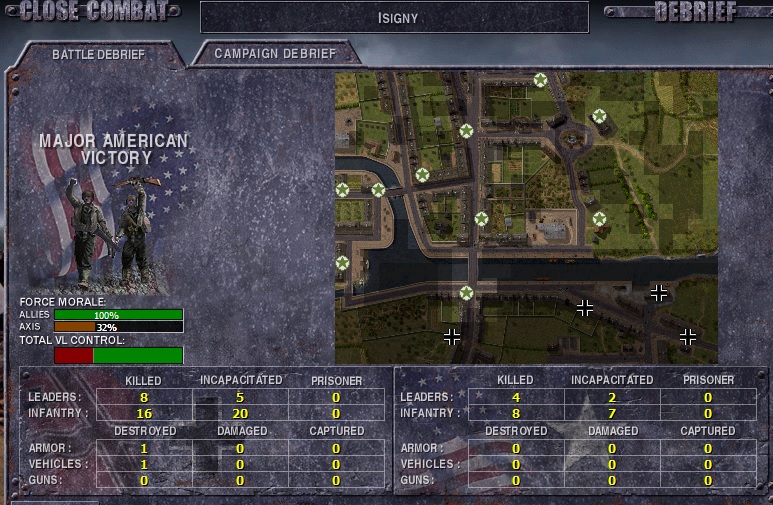Screen dimensions: 773x505
Task: Select the Battle Debrief tab
Action: 98,54
